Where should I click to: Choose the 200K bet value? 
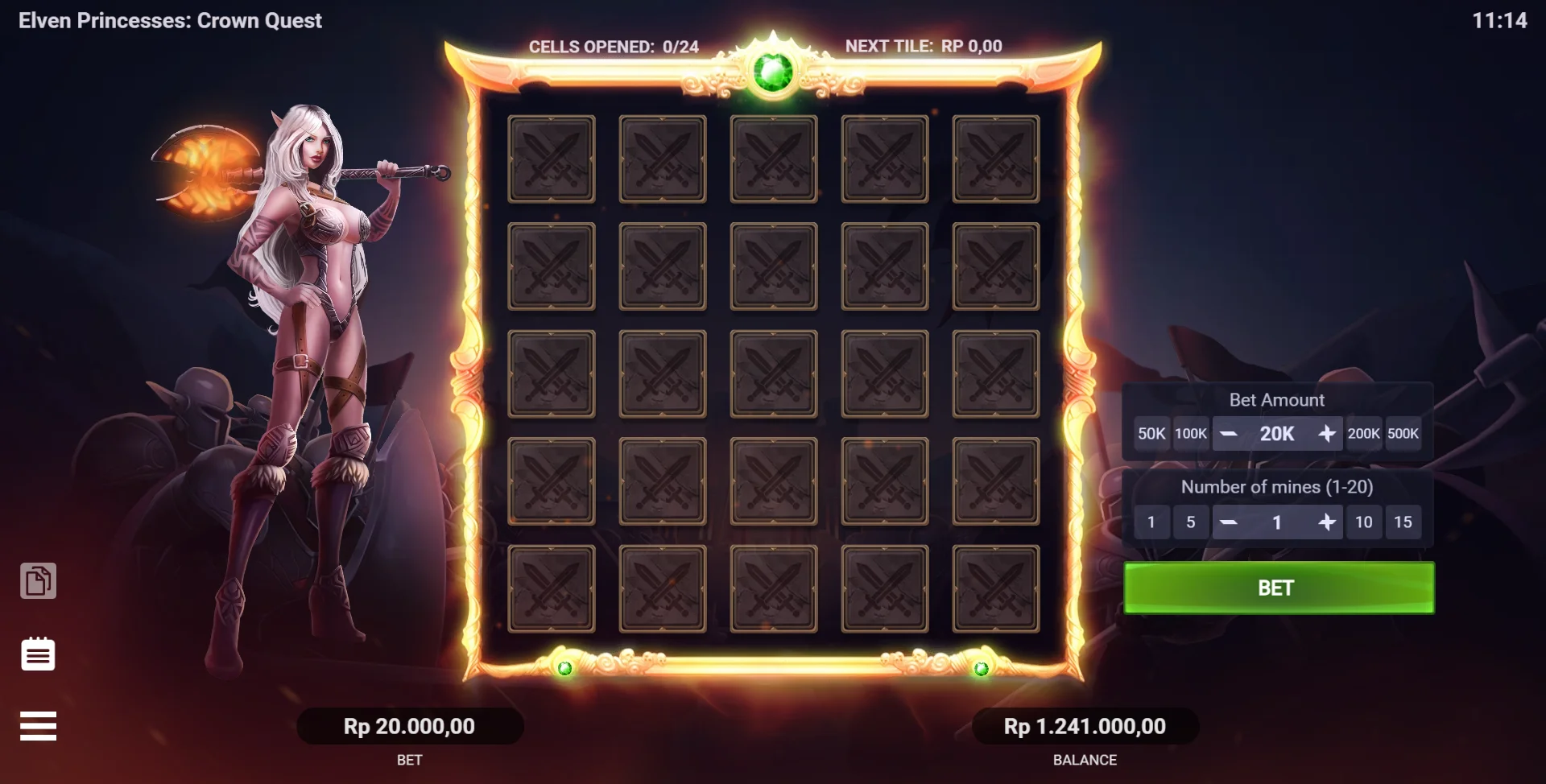click(x=1365, y=433)
